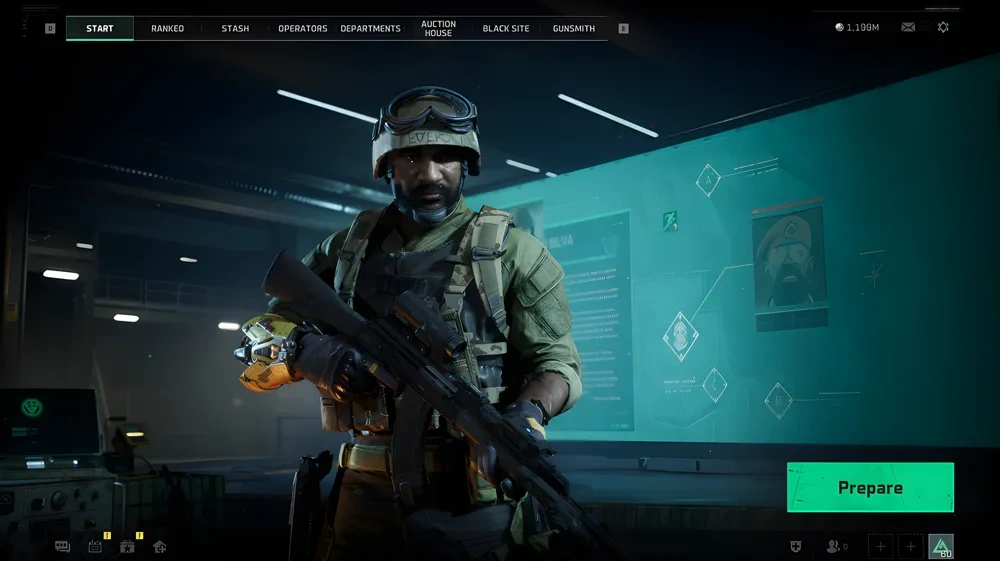Go to the Operators tab
The height and width of the screenshot is (561, 1000).
[303, 28]
